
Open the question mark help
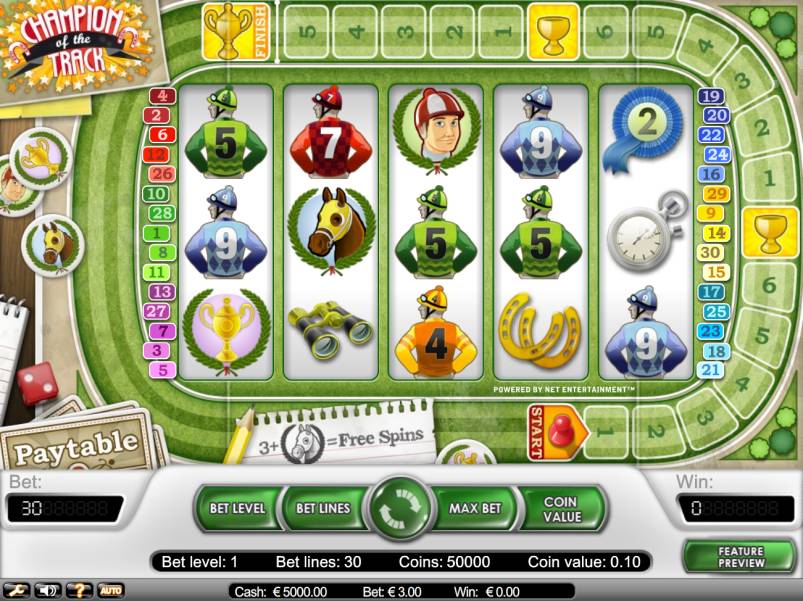(79, 590)
